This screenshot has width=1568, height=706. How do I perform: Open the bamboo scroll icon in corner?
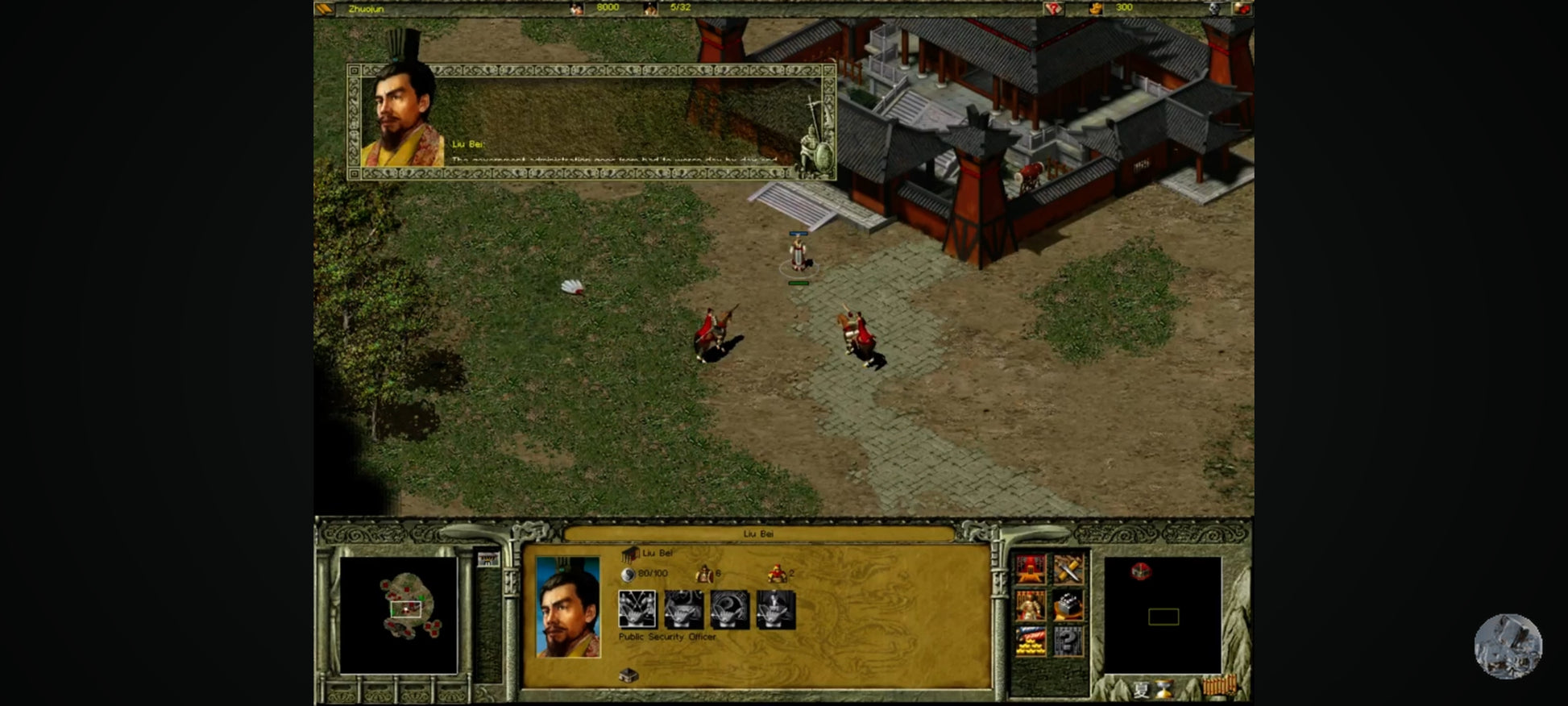point(1217,687)
